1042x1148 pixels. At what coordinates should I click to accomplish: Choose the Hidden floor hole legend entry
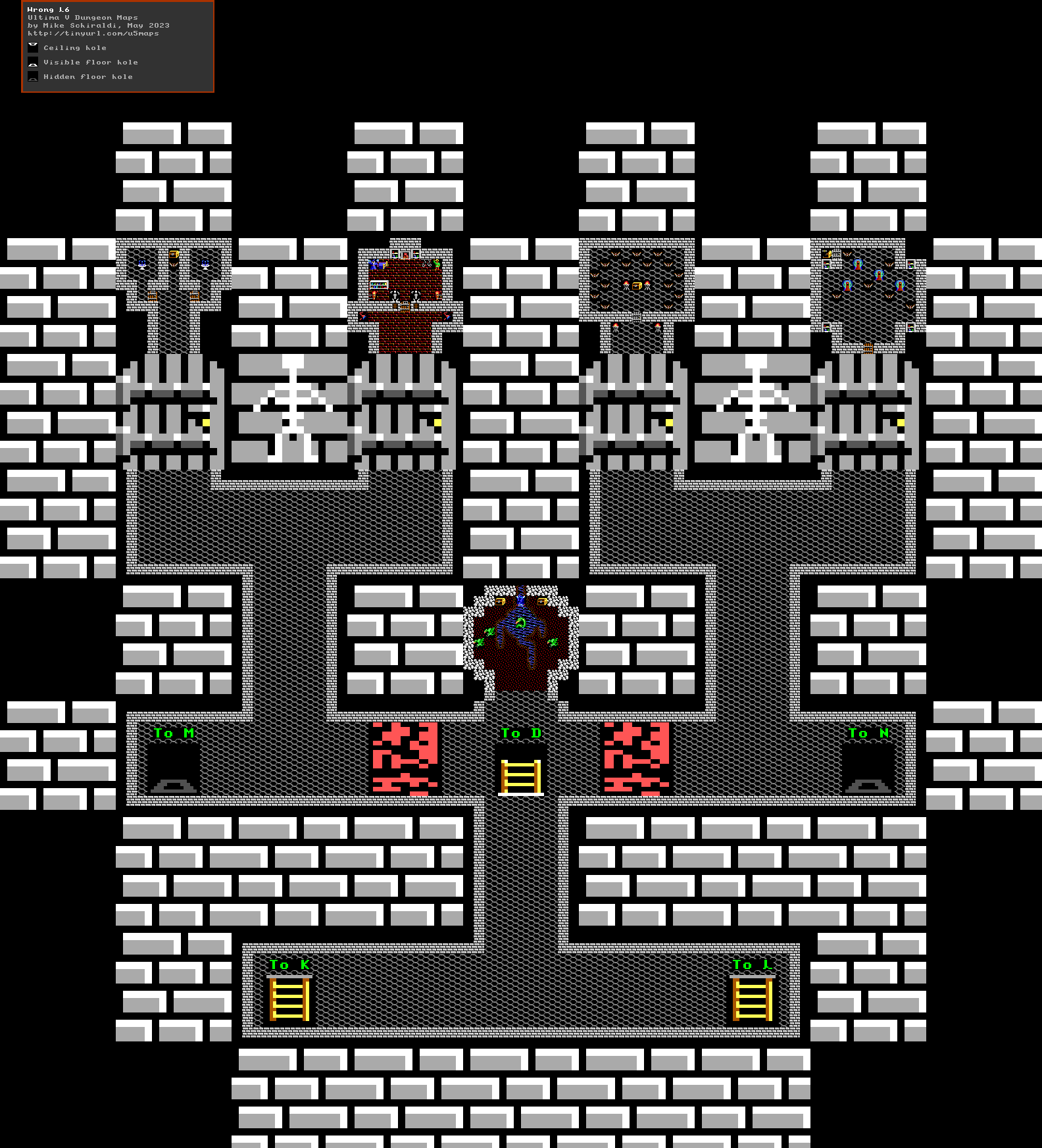87,77
